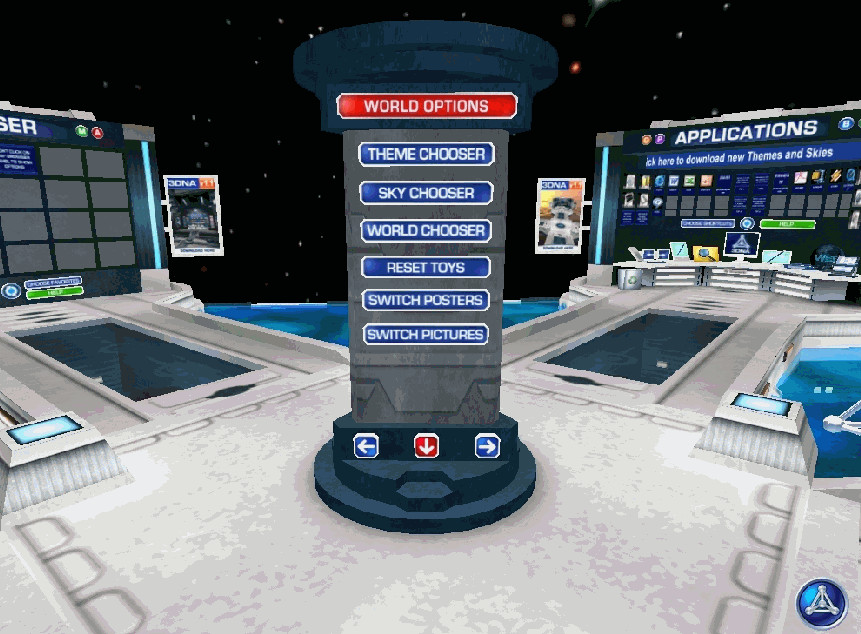Open the 3DNA logo button in the corner
Screen dimensions: 861x634
click(x=822, y=604)
